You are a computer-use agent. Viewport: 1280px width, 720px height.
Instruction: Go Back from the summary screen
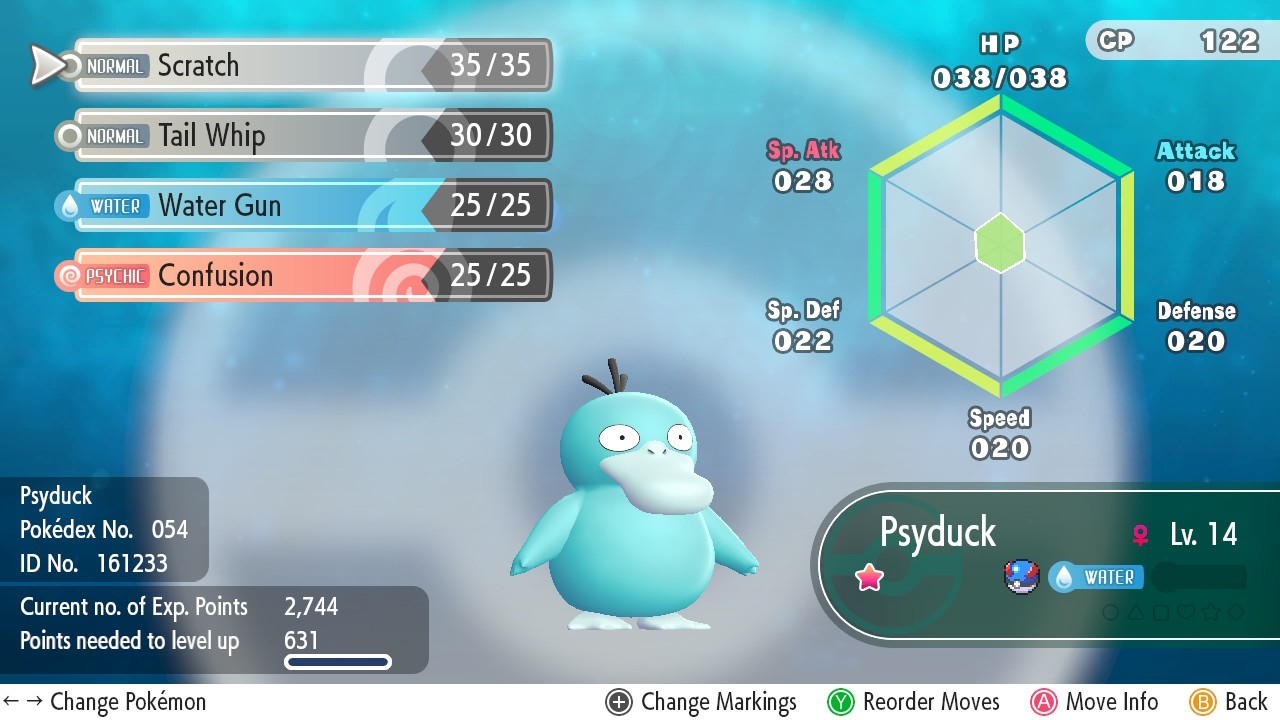tap(1229, 702)
